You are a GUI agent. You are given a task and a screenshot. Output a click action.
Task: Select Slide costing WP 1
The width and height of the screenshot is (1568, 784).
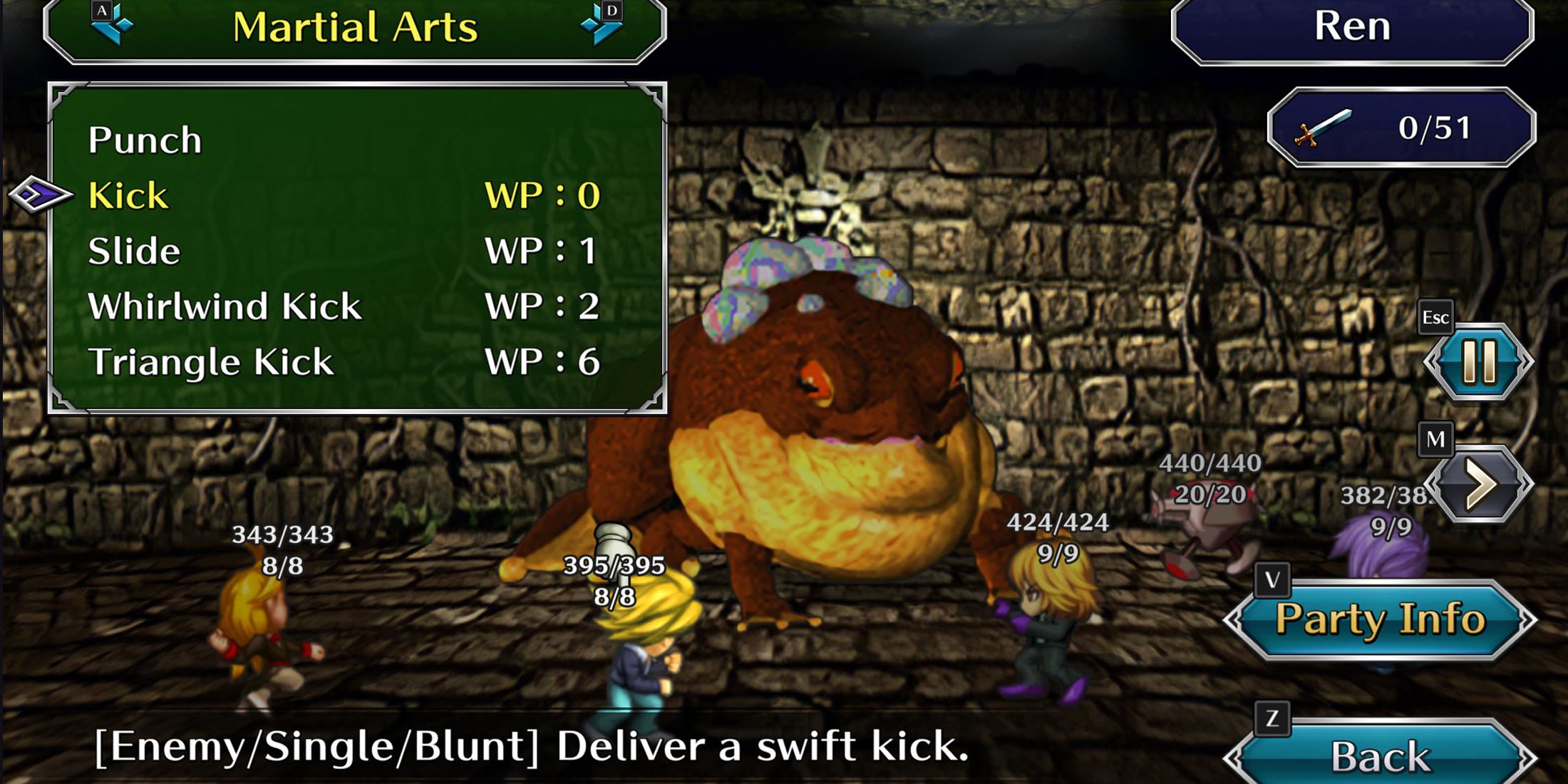coord(134,249)
